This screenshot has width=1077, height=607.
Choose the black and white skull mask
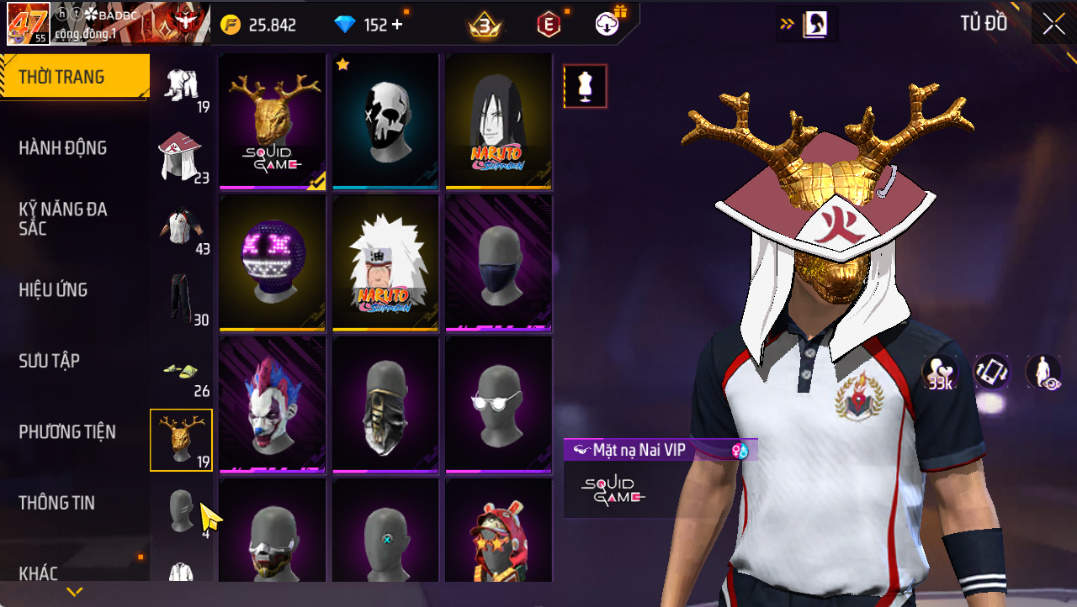tap(386, 120)
